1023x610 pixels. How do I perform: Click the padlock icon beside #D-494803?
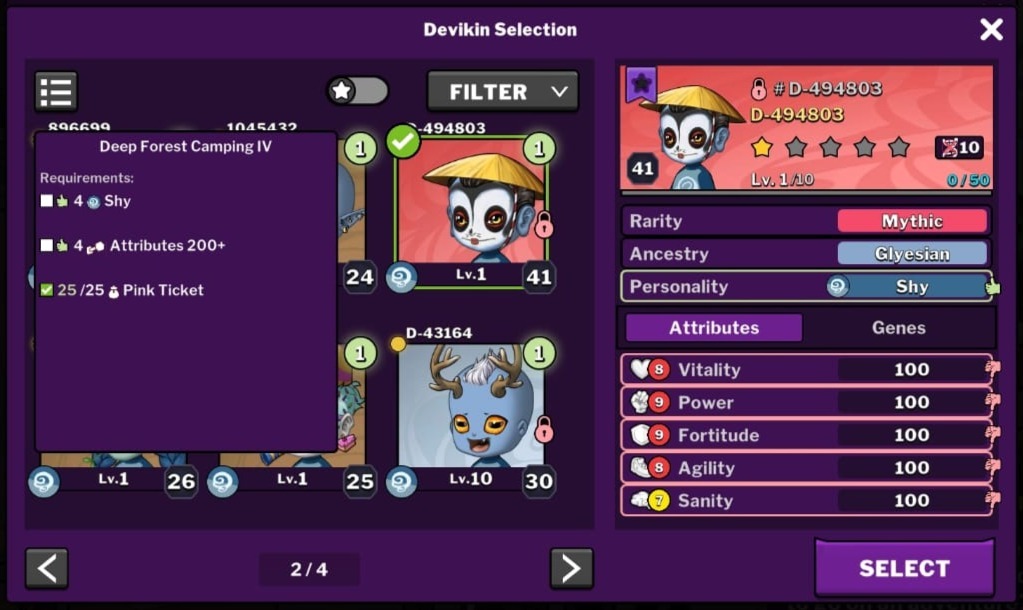(759, 89)
